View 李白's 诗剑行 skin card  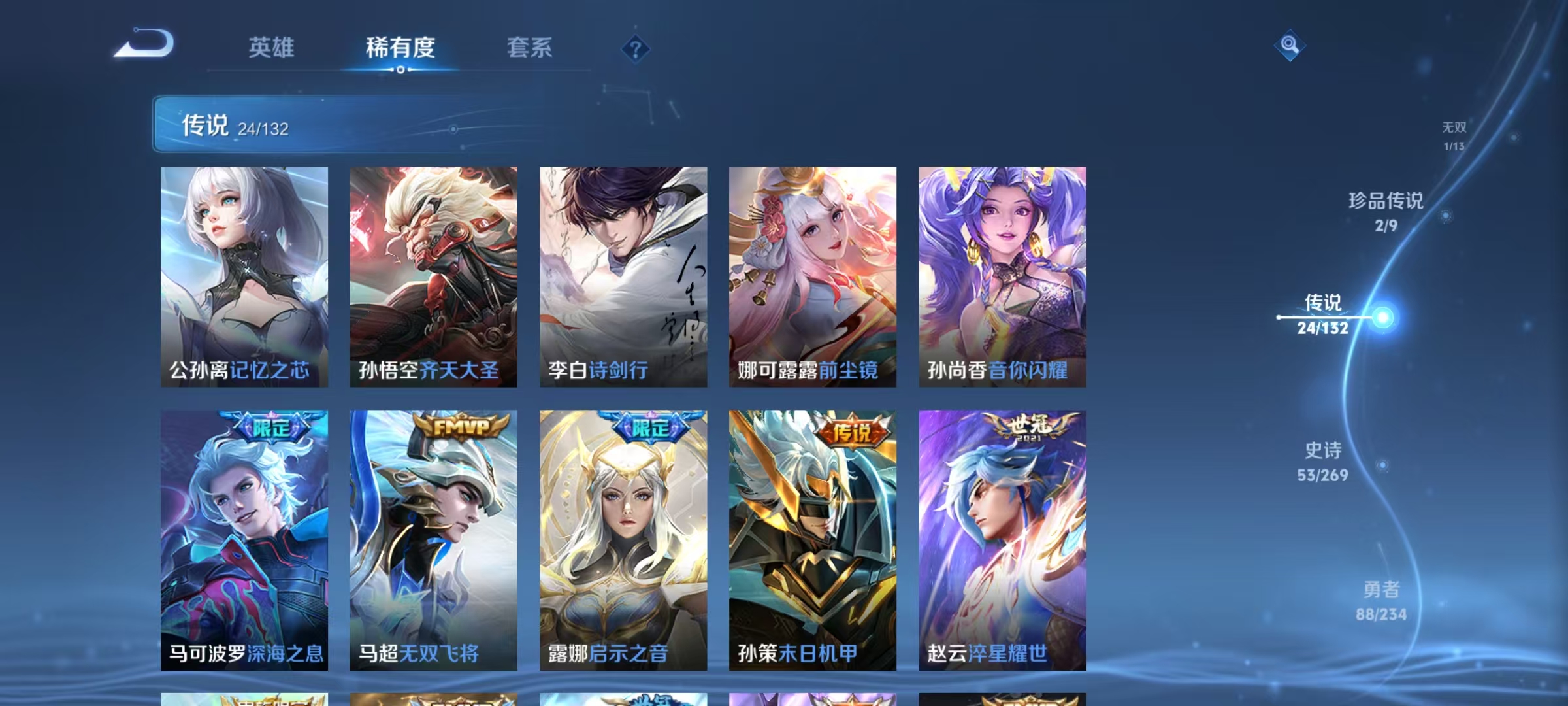[623, 275]
